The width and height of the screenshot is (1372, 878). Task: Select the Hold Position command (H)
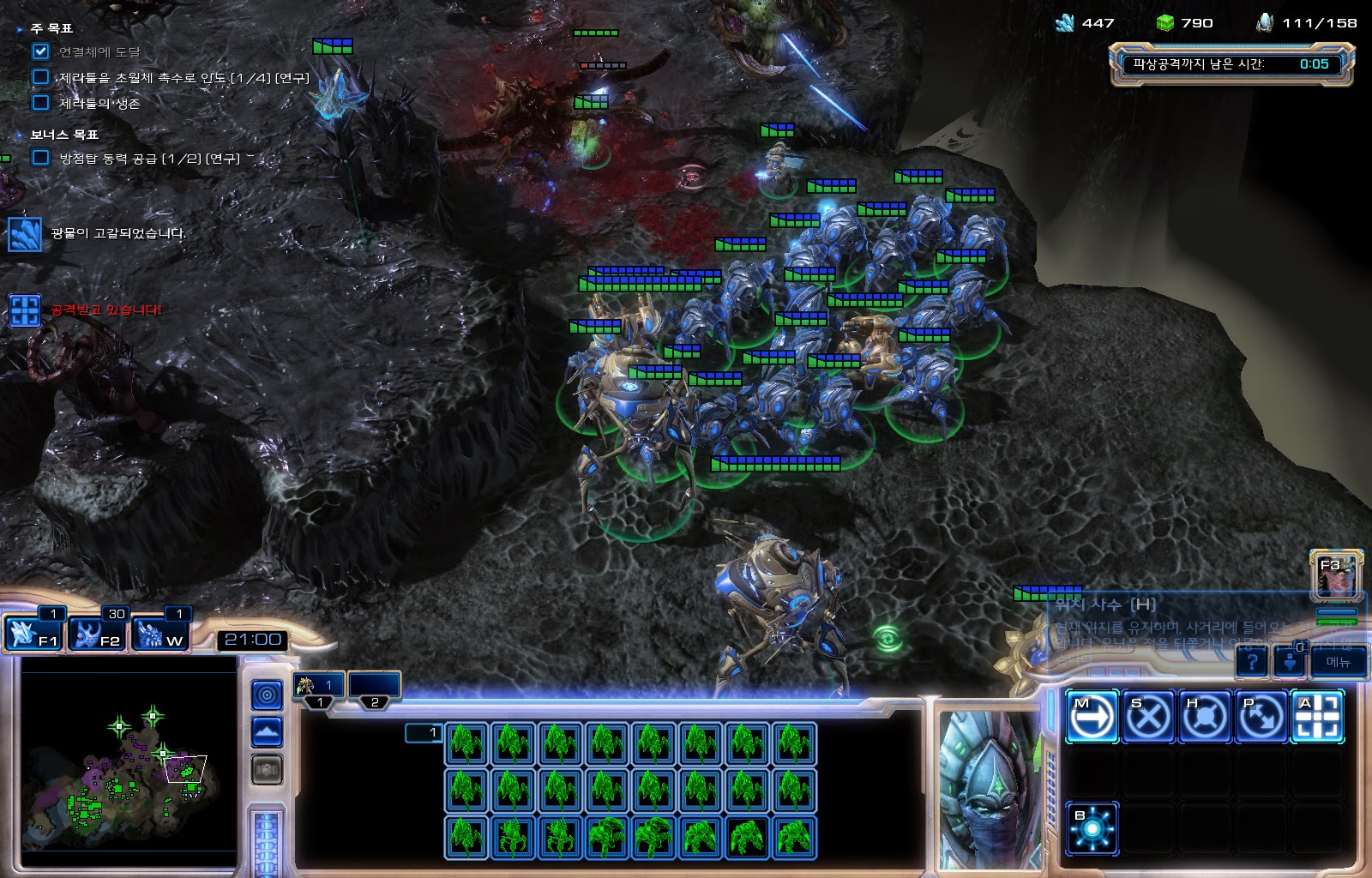tap(1205, 716)
